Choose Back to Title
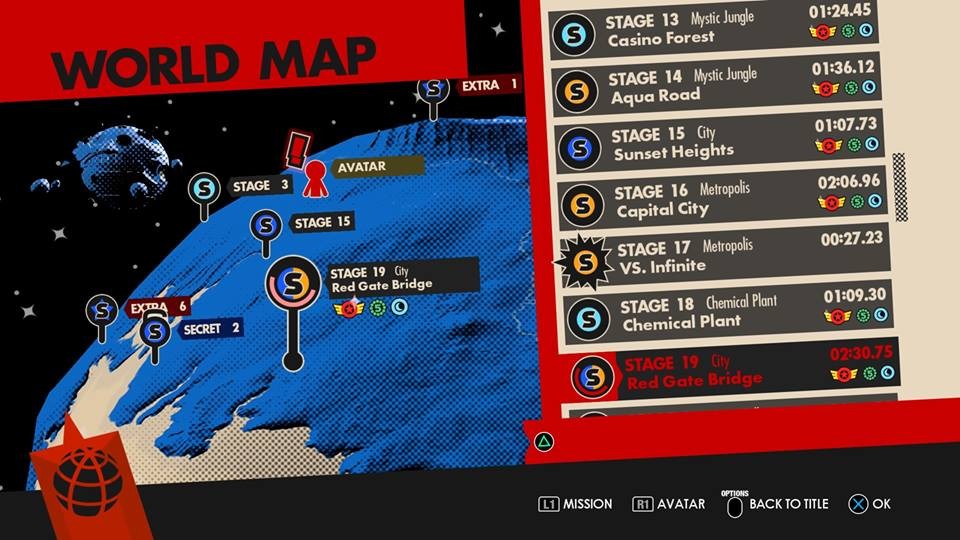960x540 pixels. (777, 504)
